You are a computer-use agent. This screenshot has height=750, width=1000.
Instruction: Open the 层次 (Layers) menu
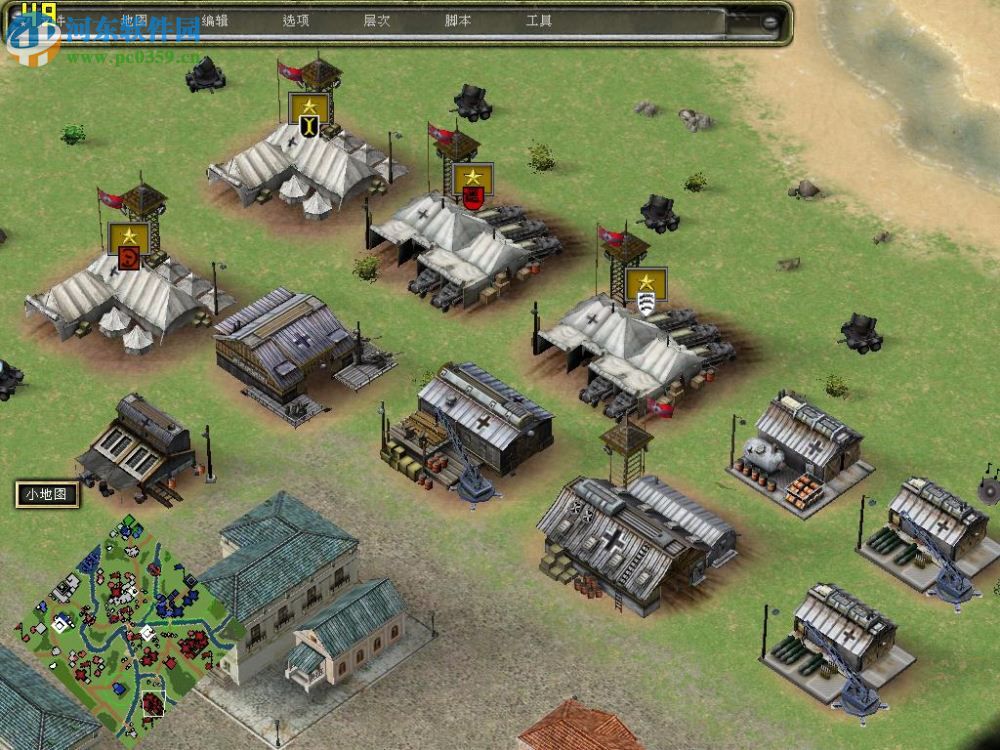click(x=376, y=20)
